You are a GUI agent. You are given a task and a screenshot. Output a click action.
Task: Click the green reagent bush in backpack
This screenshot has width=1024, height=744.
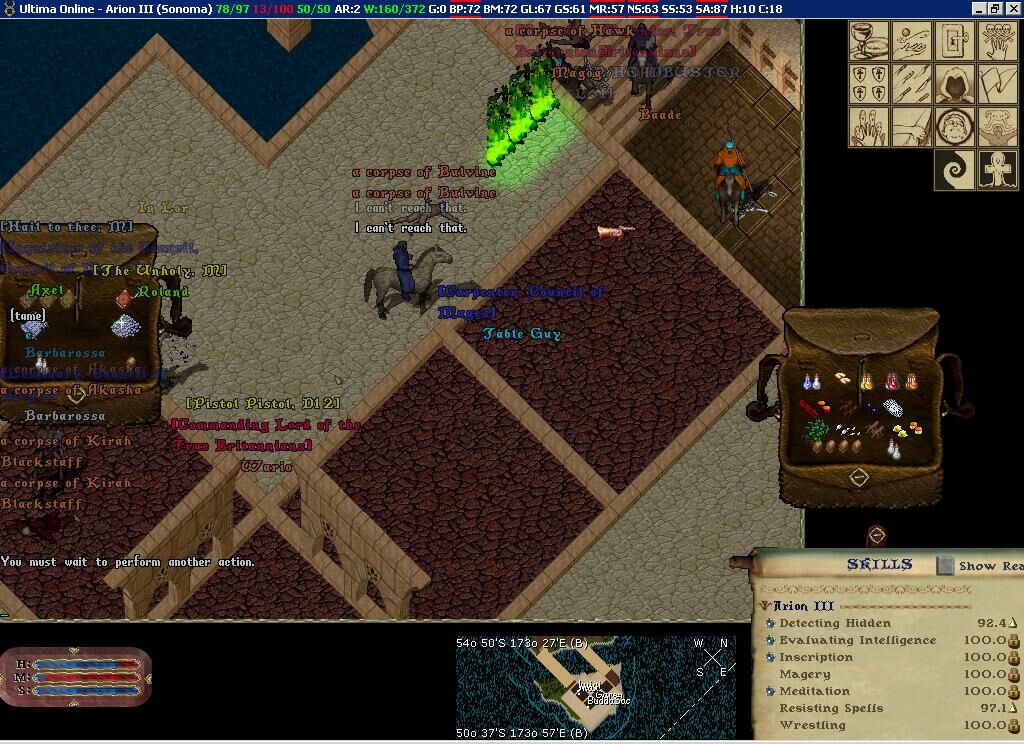[x=816, y=431]
